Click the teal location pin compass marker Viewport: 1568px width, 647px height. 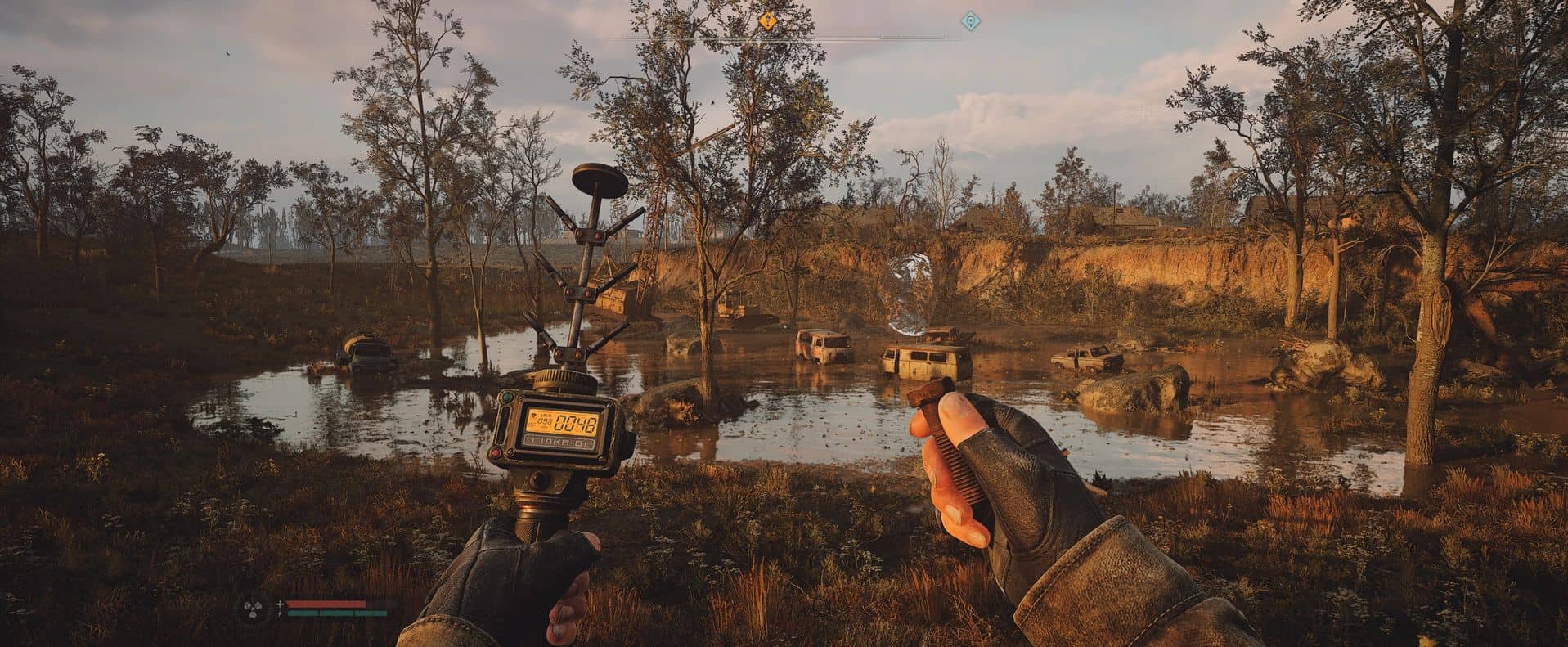[x=970, y=21]
